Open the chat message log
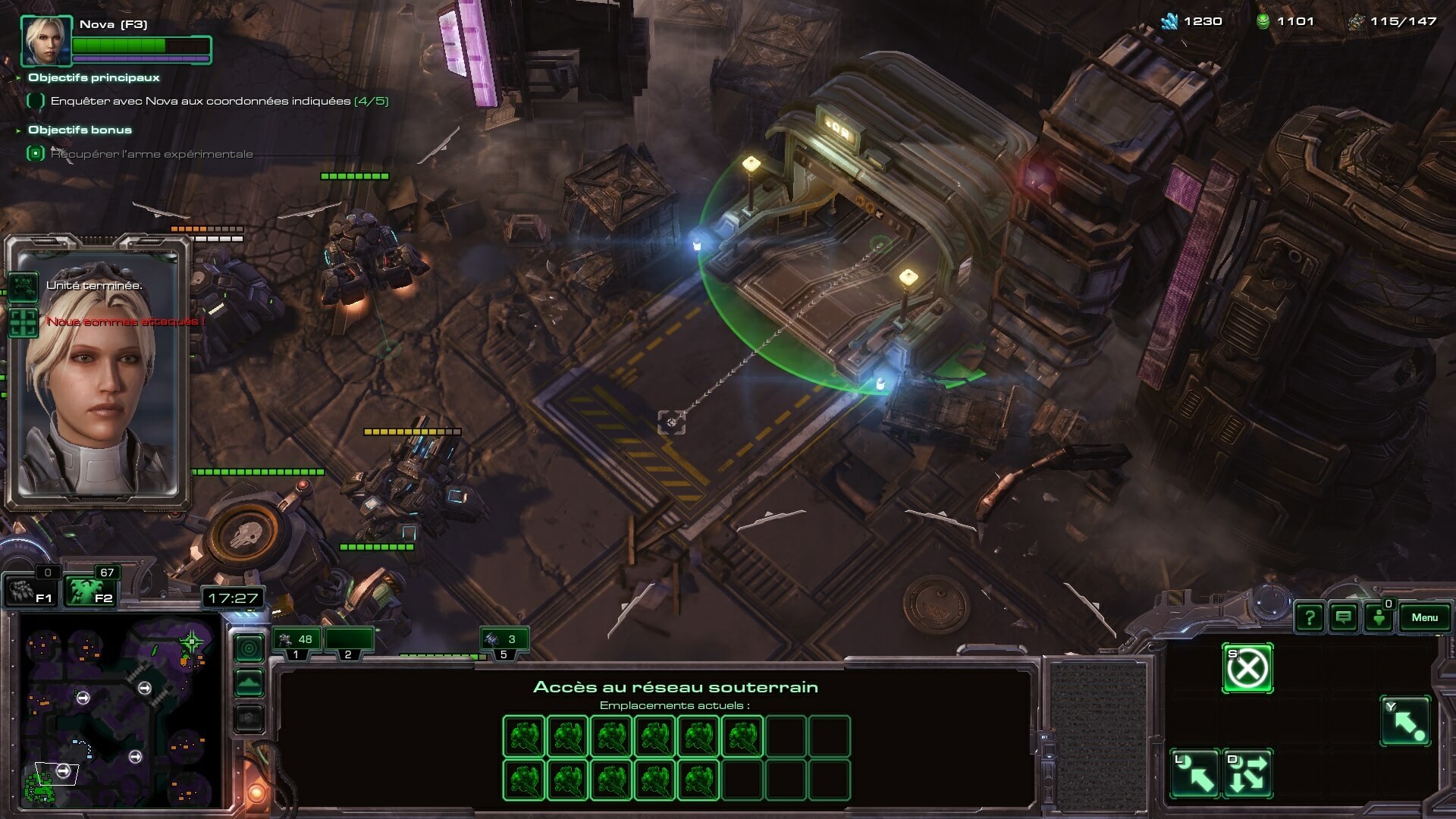 pyautogui.click(x=1343, y=618)
